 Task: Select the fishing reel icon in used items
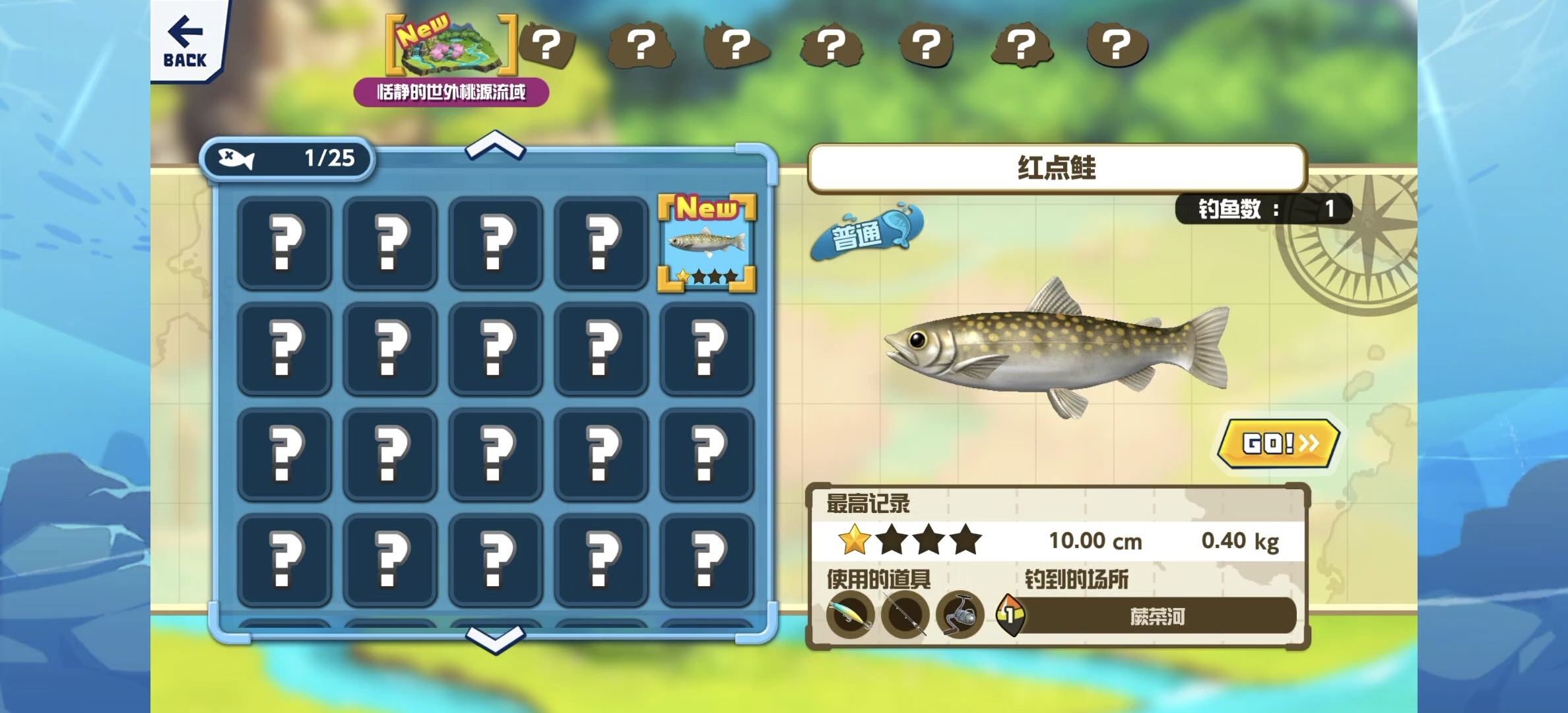960,616
